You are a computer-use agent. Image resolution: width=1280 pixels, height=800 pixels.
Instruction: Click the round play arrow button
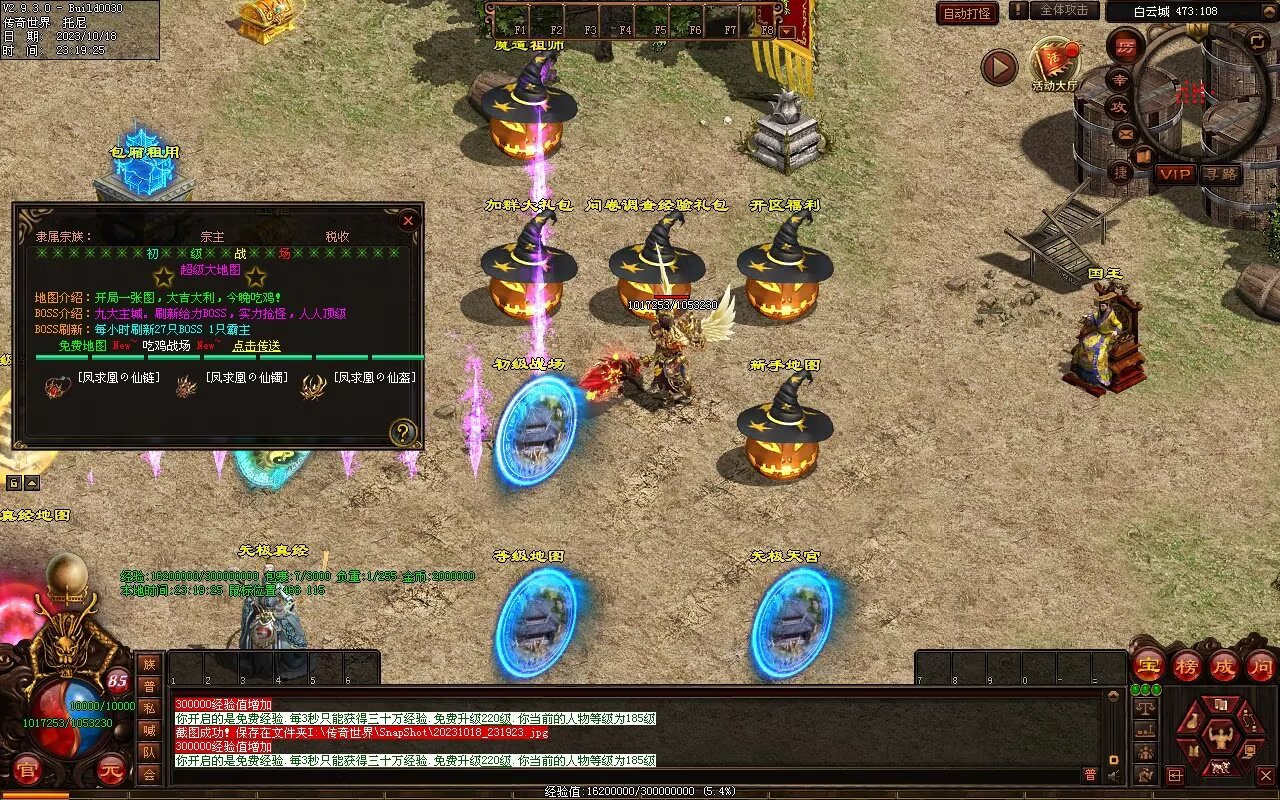[998, 67]
